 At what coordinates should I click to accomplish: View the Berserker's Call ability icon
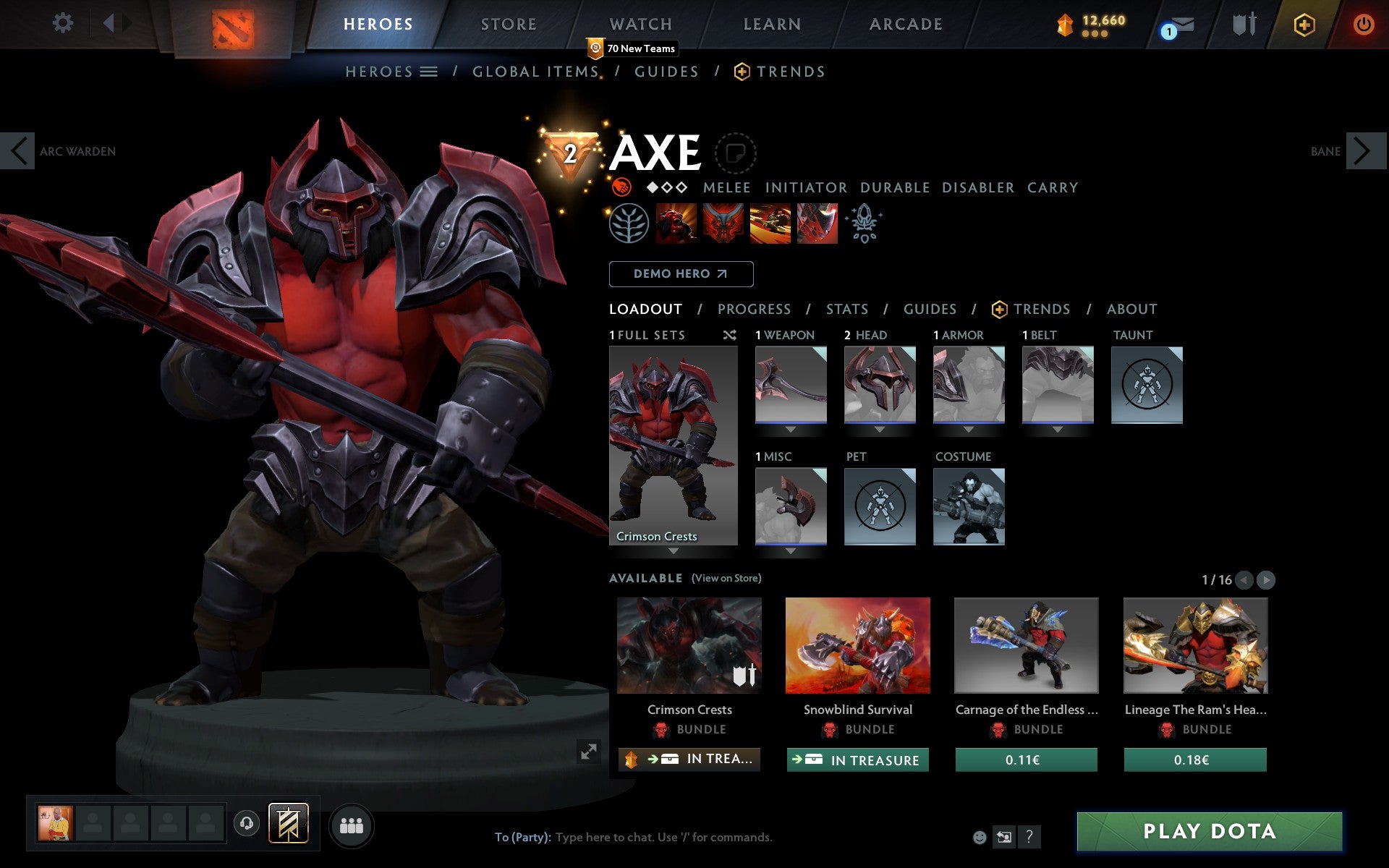(676, 224)
